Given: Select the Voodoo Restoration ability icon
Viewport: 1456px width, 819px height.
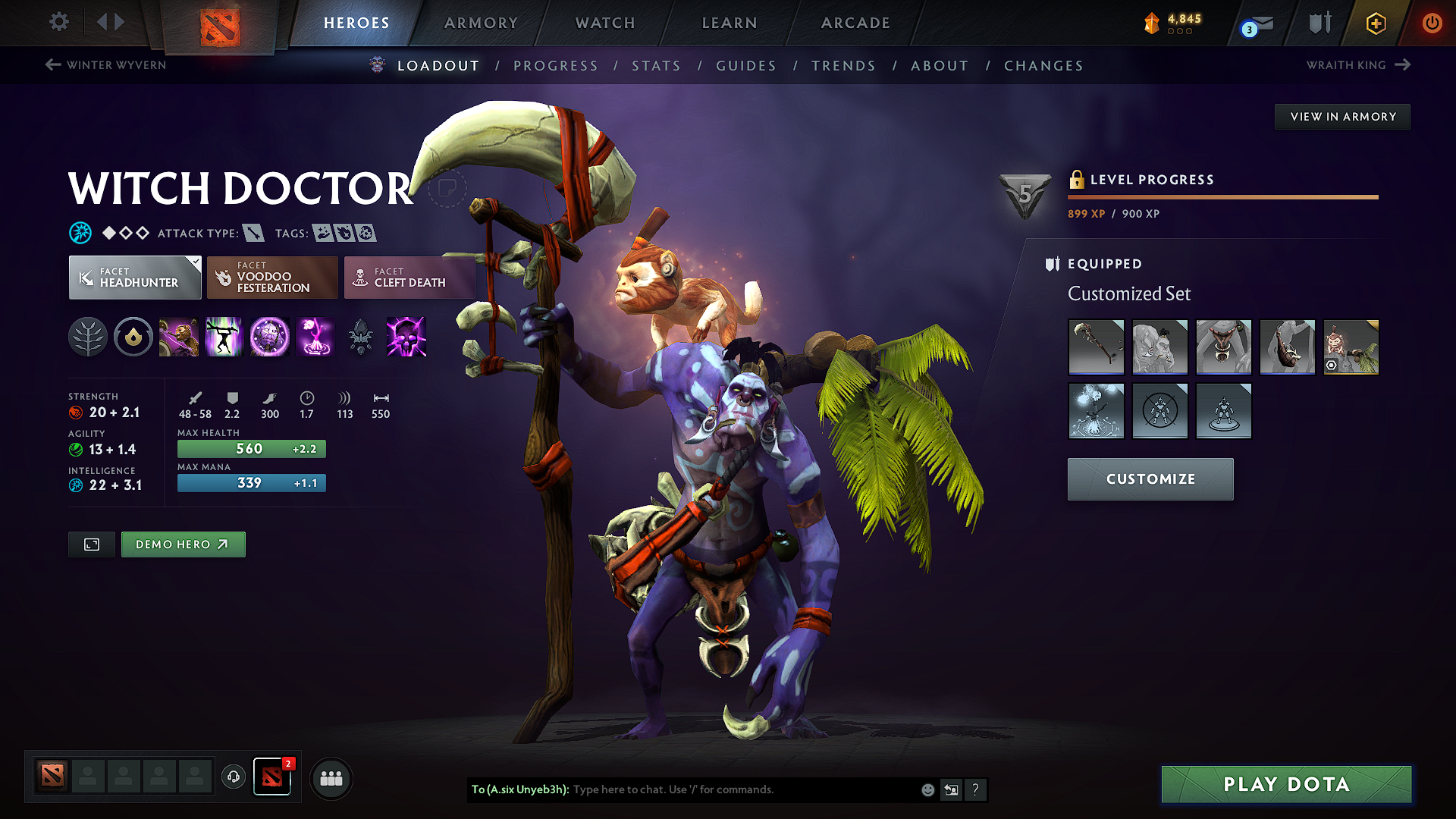Looking at the screenshot, I should click(224, 337).
